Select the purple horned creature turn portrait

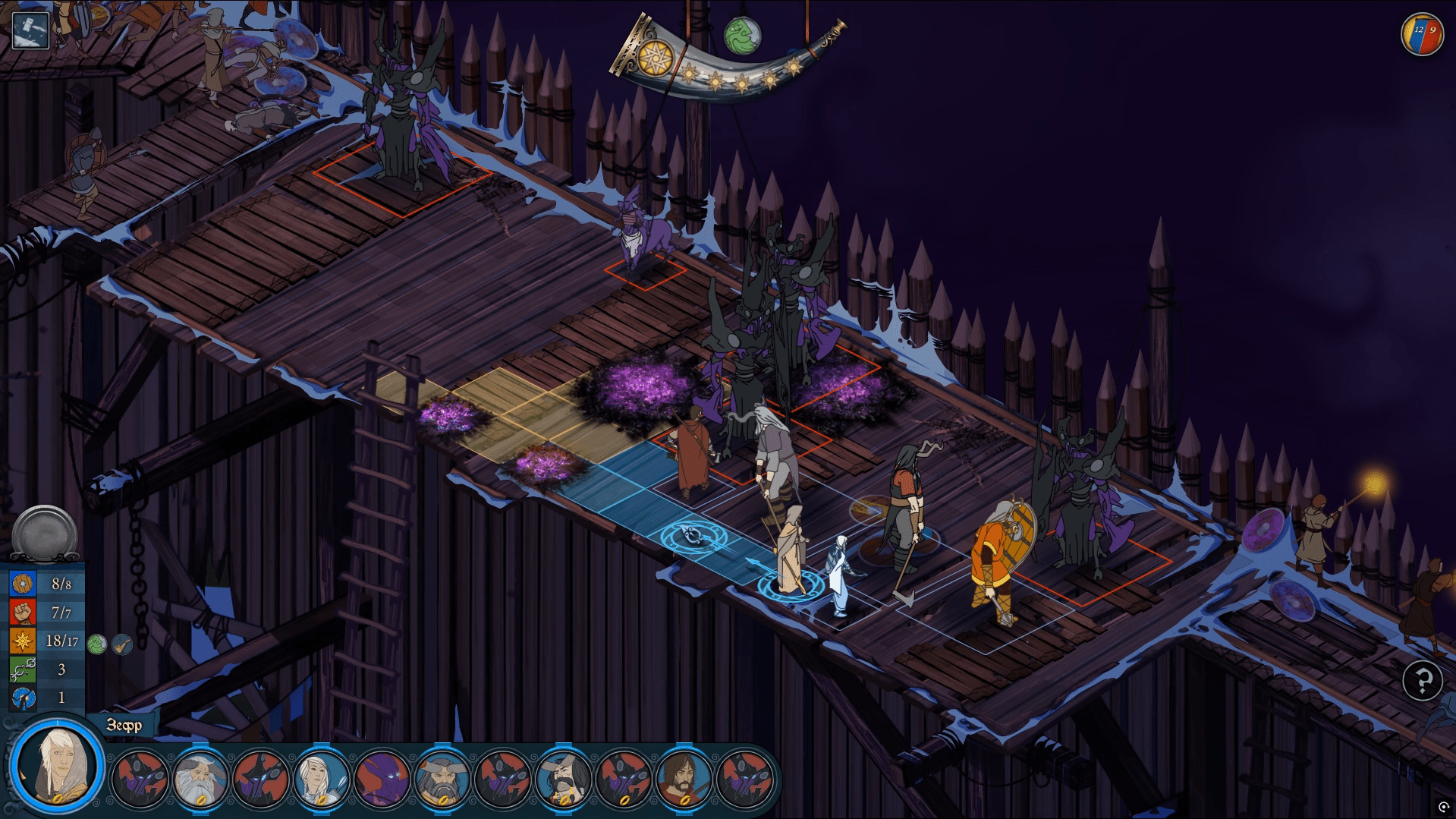(382, 777)
